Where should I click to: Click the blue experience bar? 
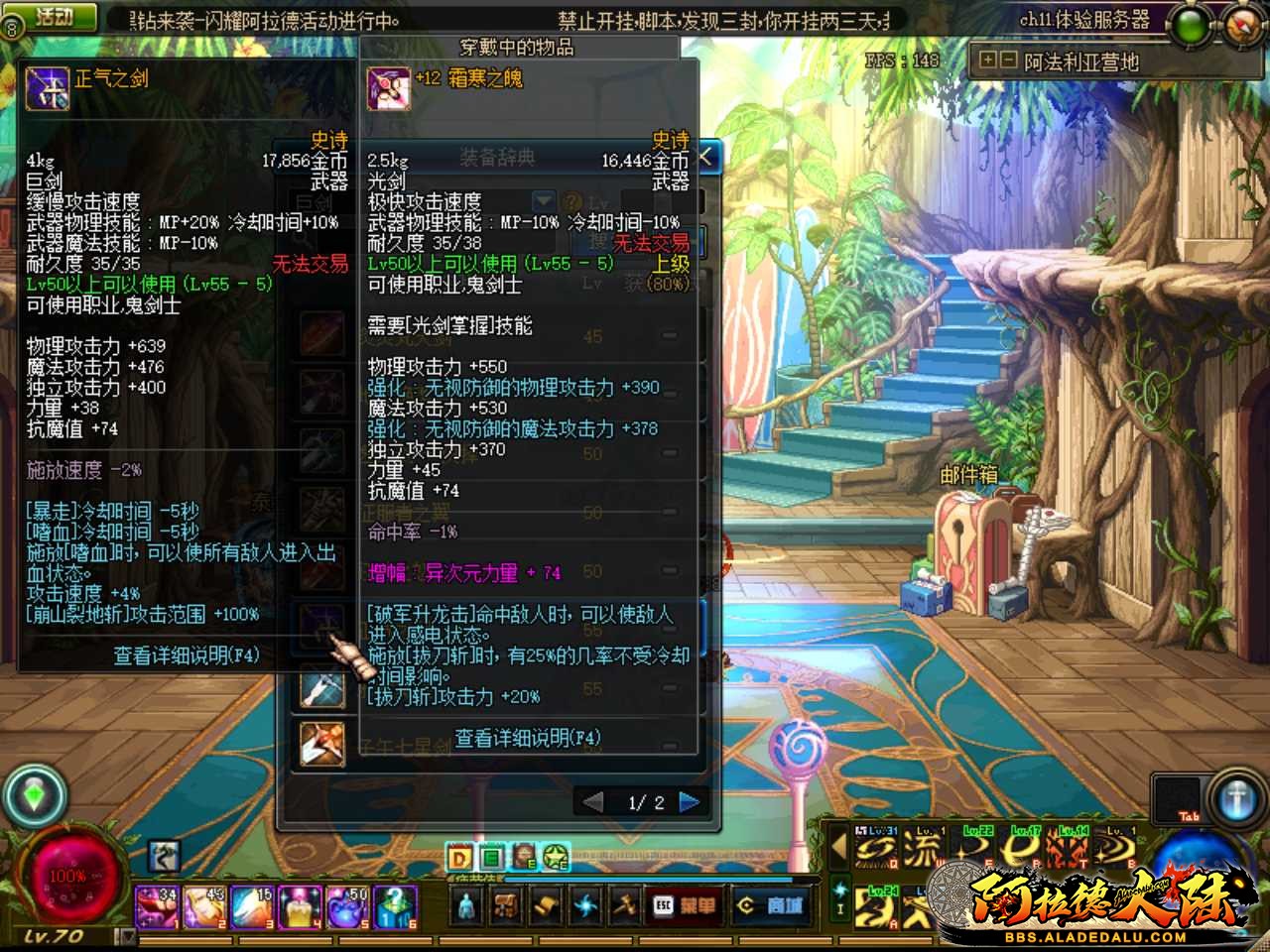coord(655,879)
